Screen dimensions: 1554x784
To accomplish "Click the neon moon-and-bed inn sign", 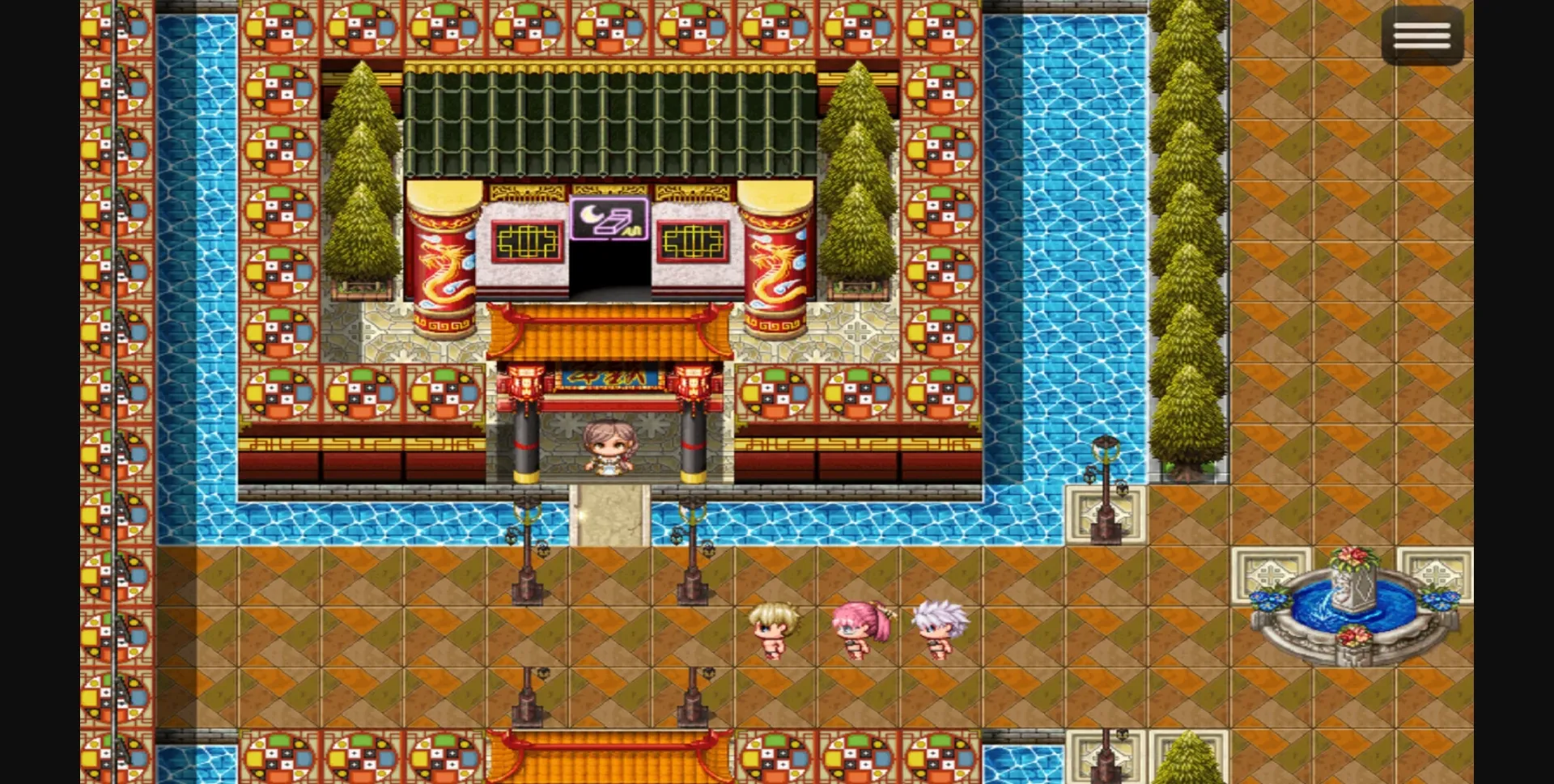I will pos(609,218).
